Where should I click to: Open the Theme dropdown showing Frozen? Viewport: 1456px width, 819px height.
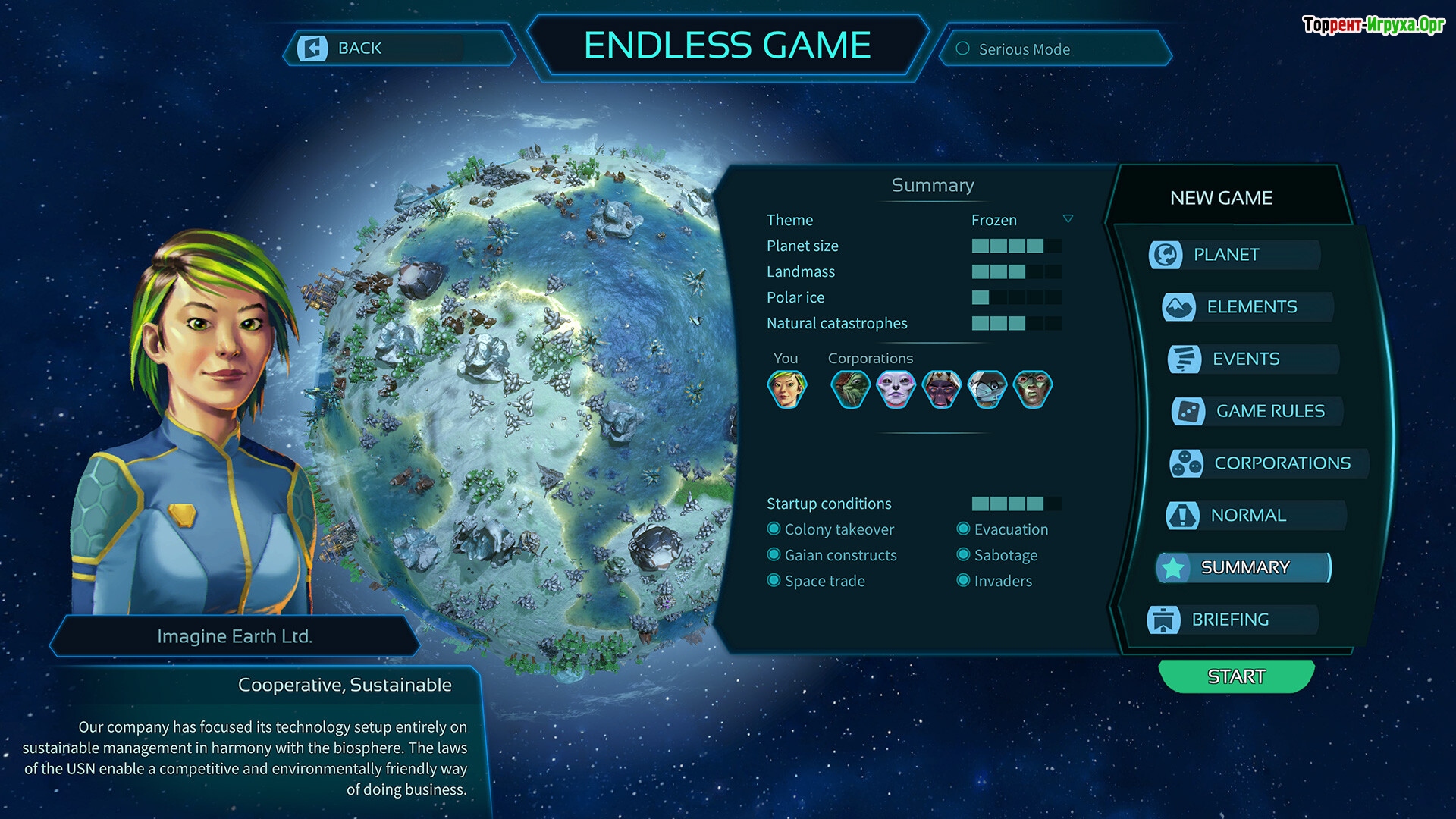pos(1067,220)
